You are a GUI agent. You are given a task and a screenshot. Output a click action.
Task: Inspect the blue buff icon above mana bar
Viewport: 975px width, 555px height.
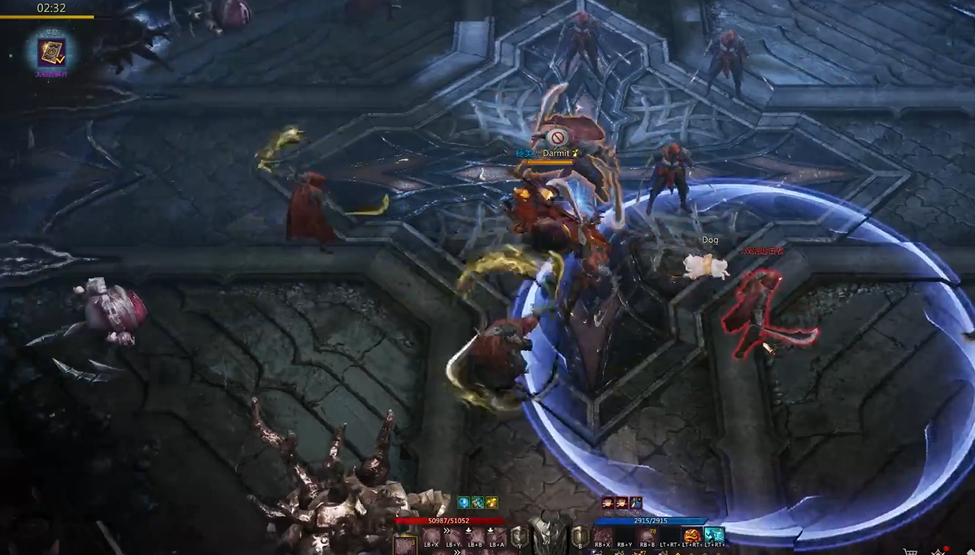click(635, 503)
